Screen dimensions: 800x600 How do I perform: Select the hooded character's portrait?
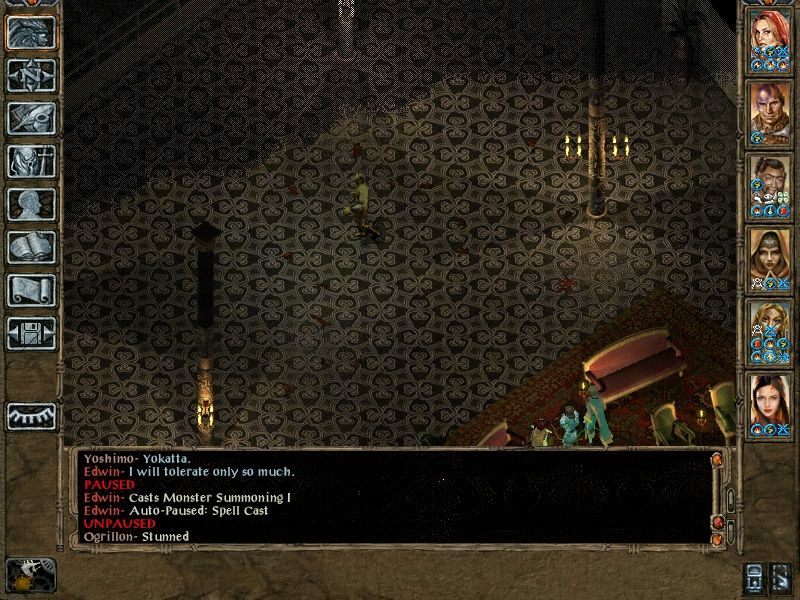(770, 256)
